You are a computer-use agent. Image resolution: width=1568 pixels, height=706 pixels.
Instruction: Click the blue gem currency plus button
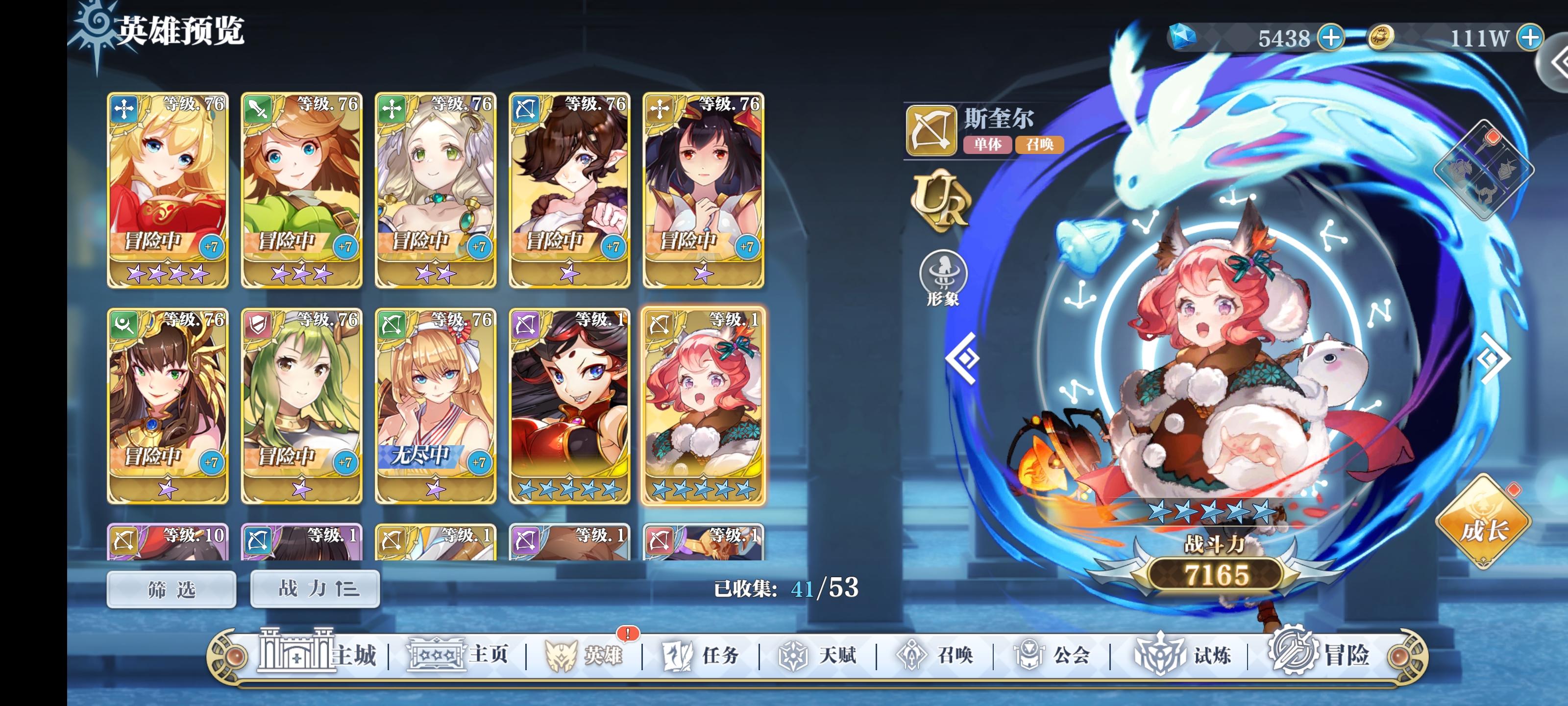point(1332,38)
